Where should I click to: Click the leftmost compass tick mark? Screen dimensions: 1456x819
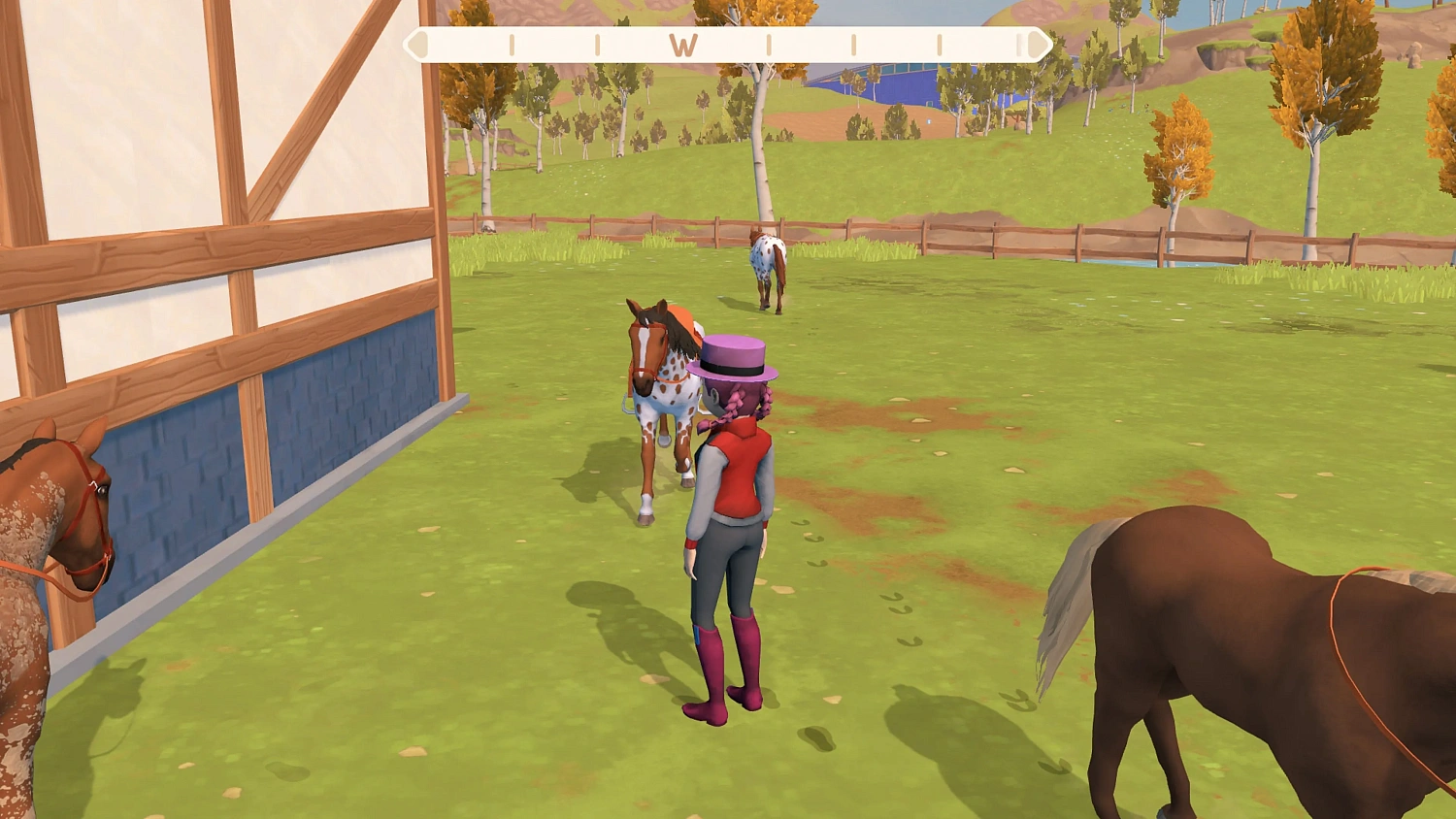click(512, 44)
